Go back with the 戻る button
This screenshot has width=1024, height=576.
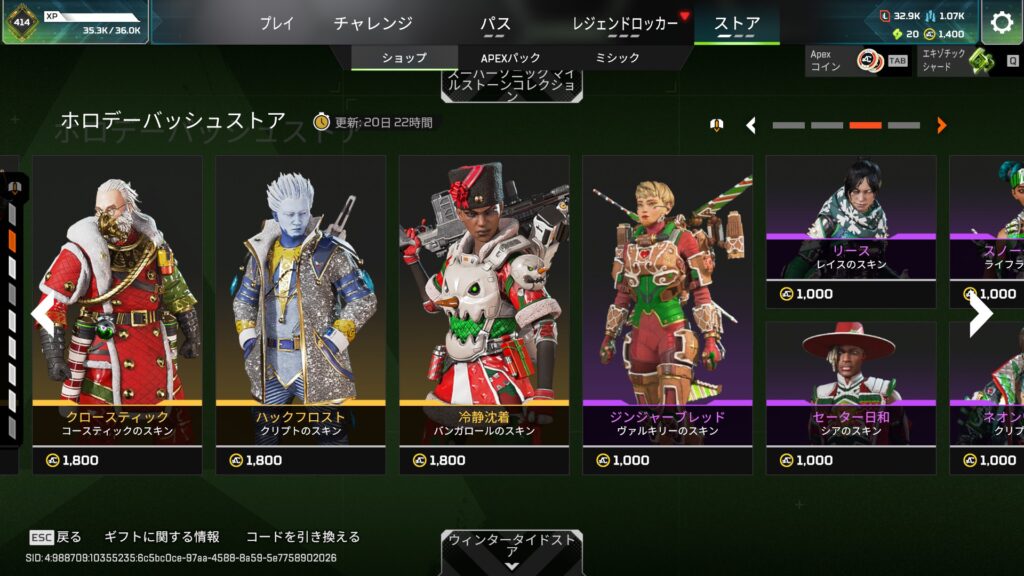(x=56, y=537)
